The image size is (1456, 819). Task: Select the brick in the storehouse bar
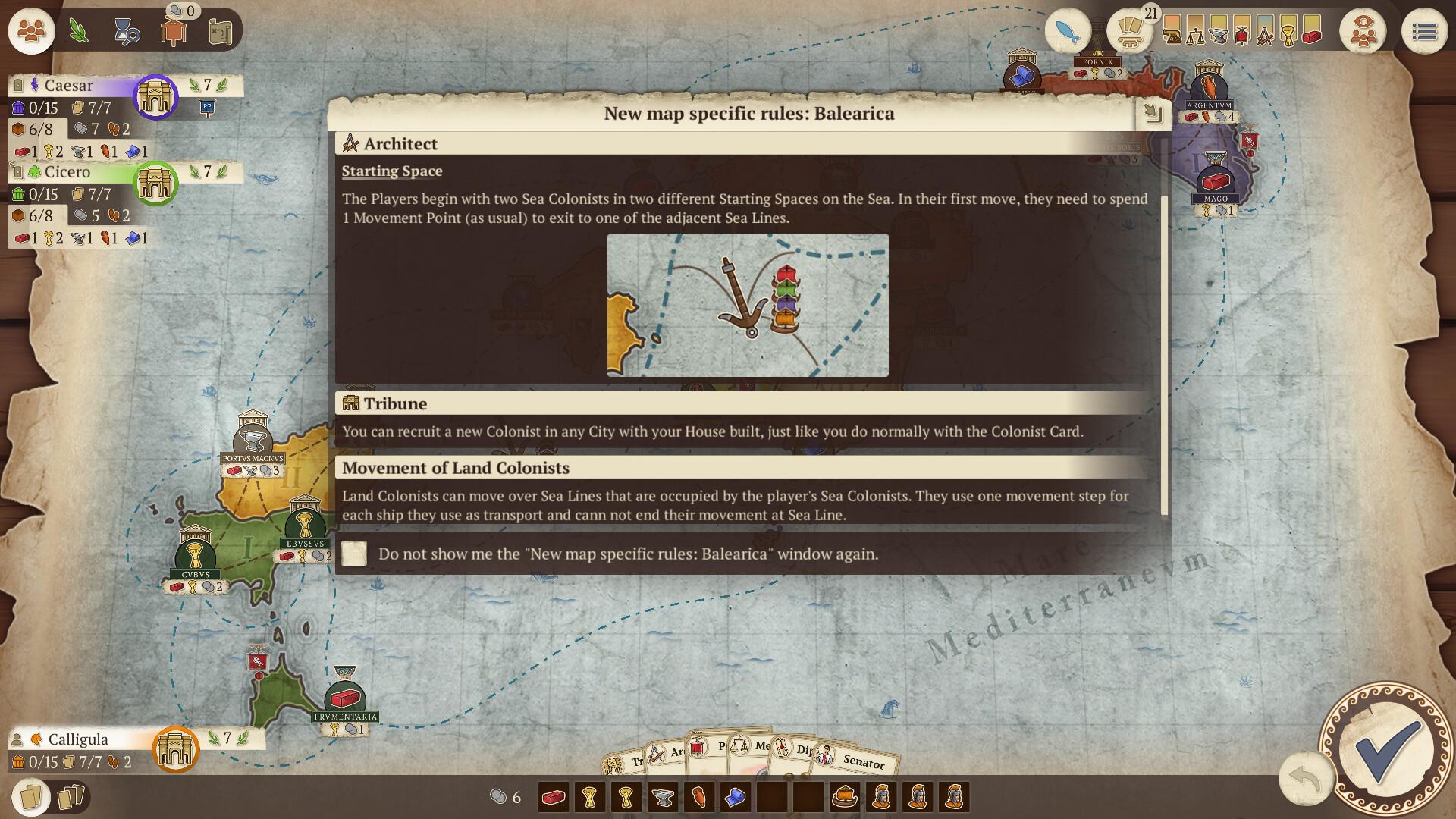(x=553, y=798)
